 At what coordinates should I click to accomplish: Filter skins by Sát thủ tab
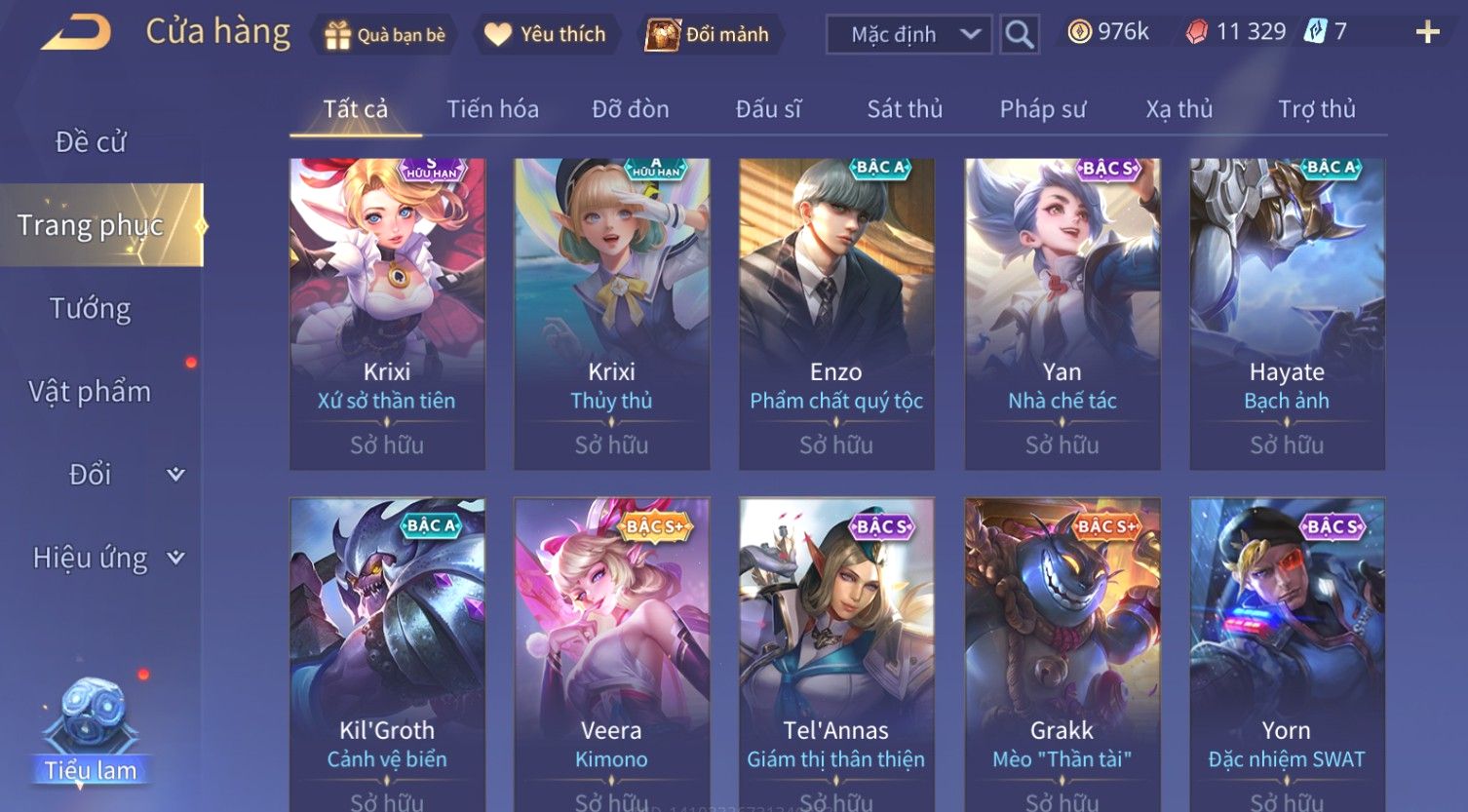tap(905, 109)
